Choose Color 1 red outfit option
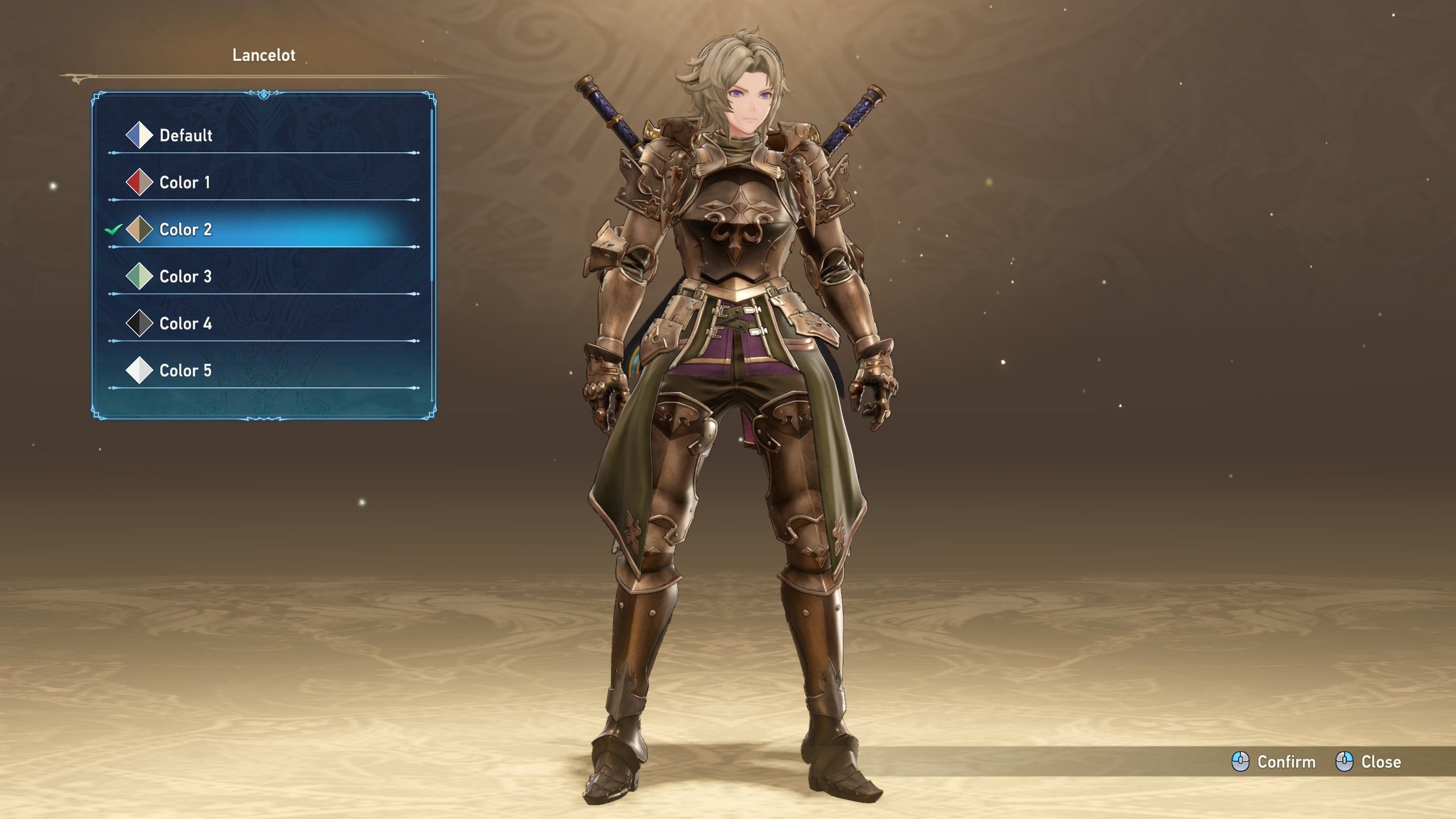The width and height of the screenshot is (1456, 819). pyautogui.click(x=185, y=183)
